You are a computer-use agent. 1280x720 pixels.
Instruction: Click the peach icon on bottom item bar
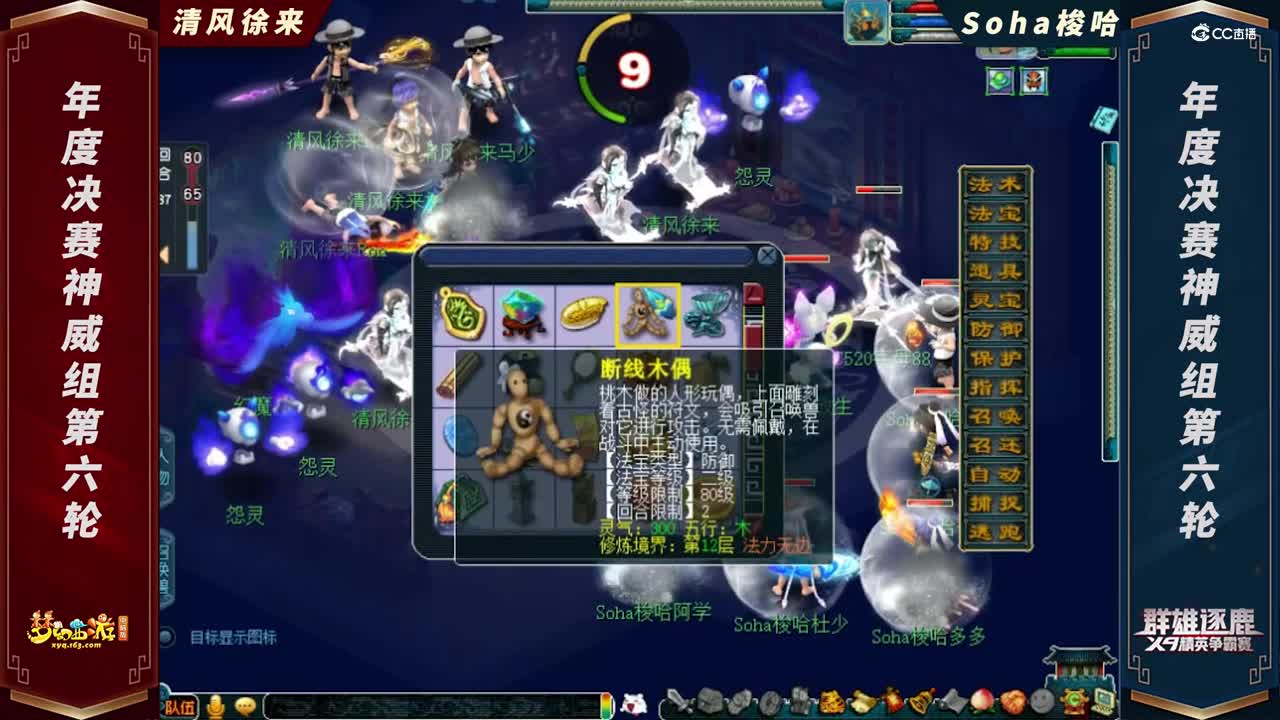point(981,701)
